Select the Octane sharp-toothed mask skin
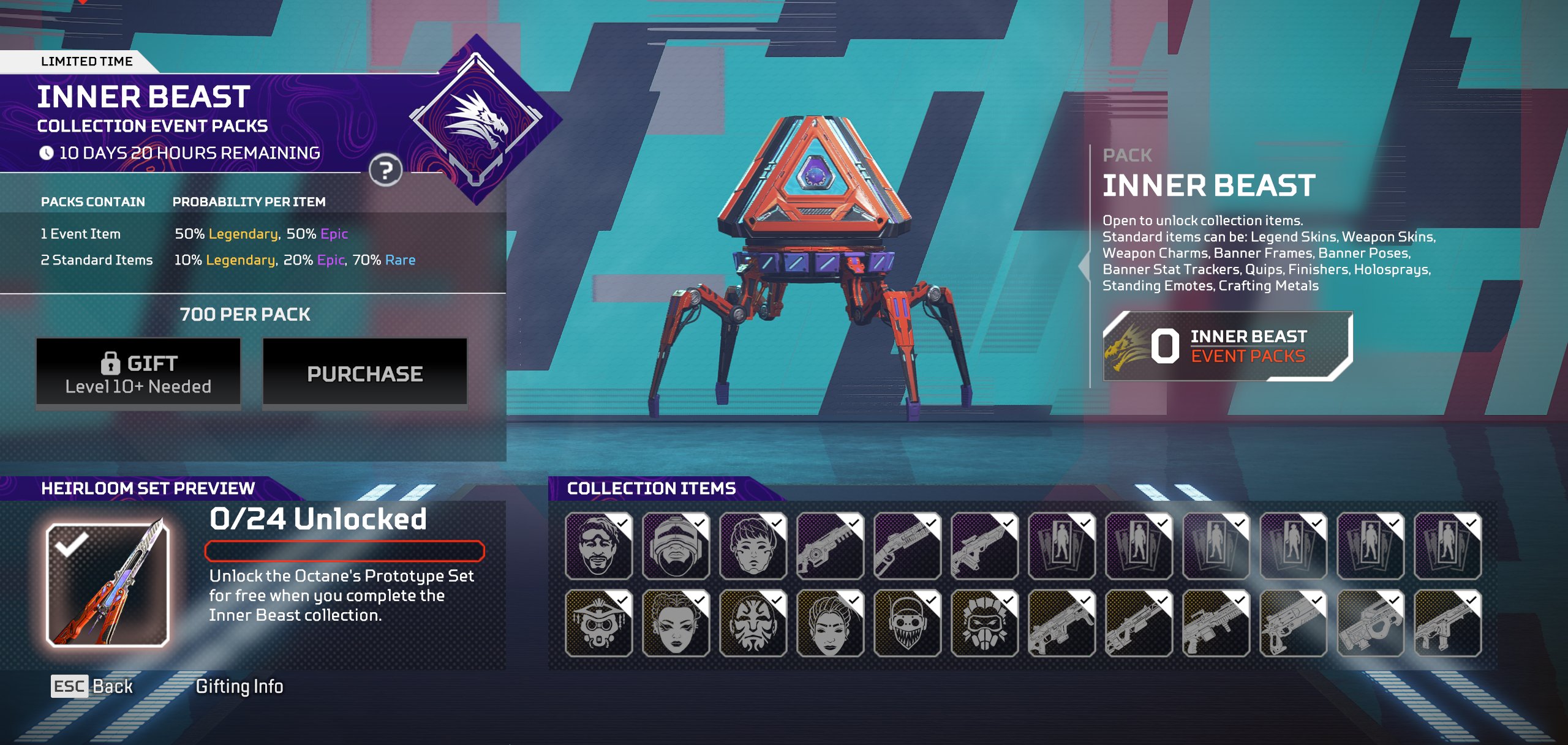This screenshot has height=745, width=1568. click(x=907, y=623)
